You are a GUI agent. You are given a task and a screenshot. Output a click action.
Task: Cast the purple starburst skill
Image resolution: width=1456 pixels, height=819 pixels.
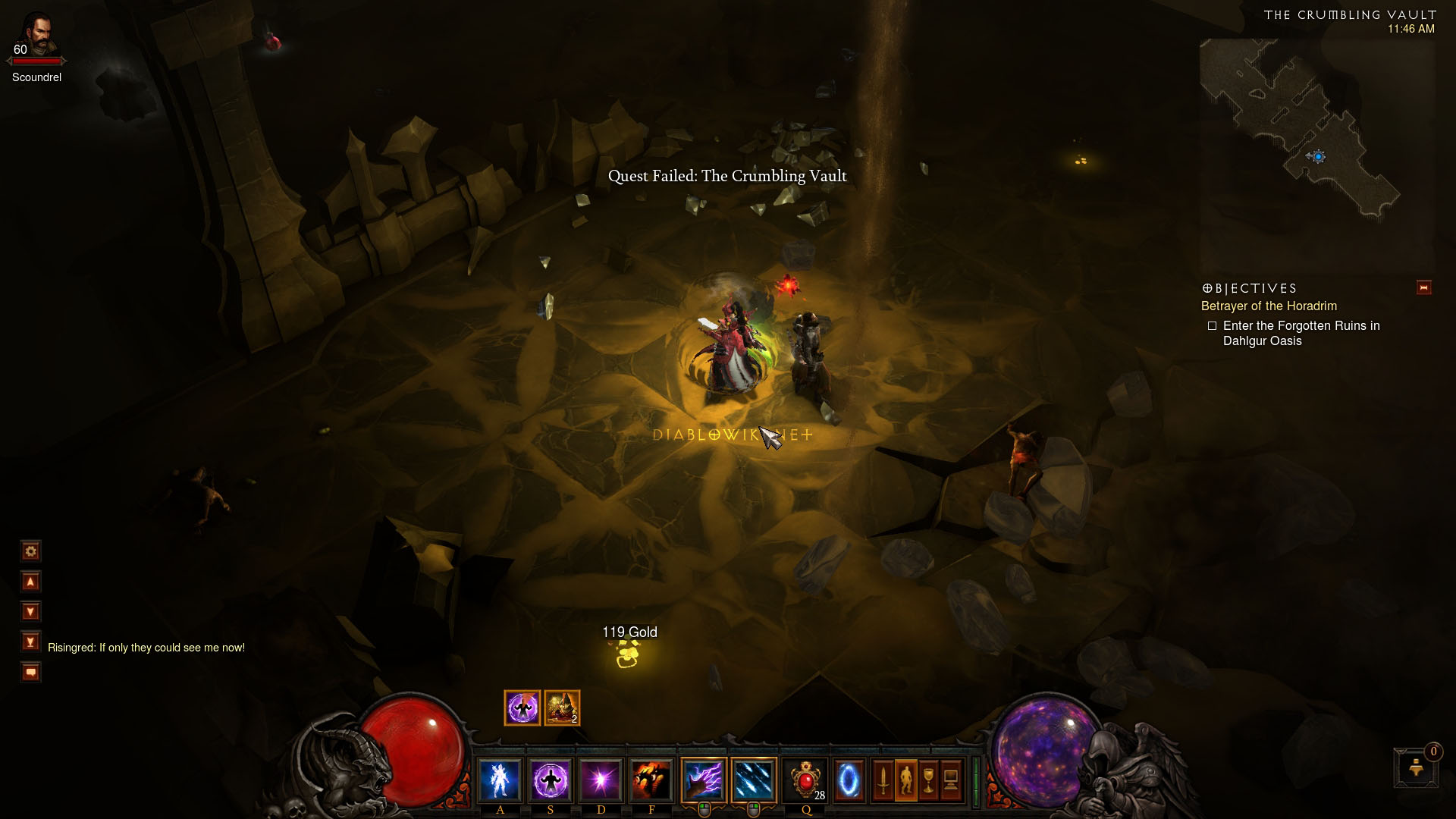coord(601,780)
